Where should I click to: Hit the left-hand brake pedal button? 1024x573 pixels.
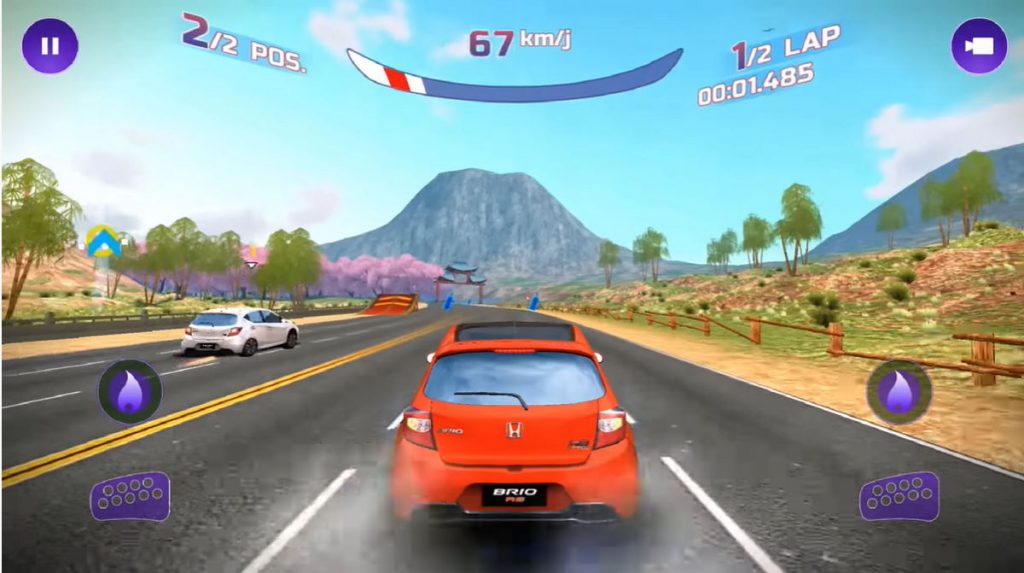click(130, 496)
